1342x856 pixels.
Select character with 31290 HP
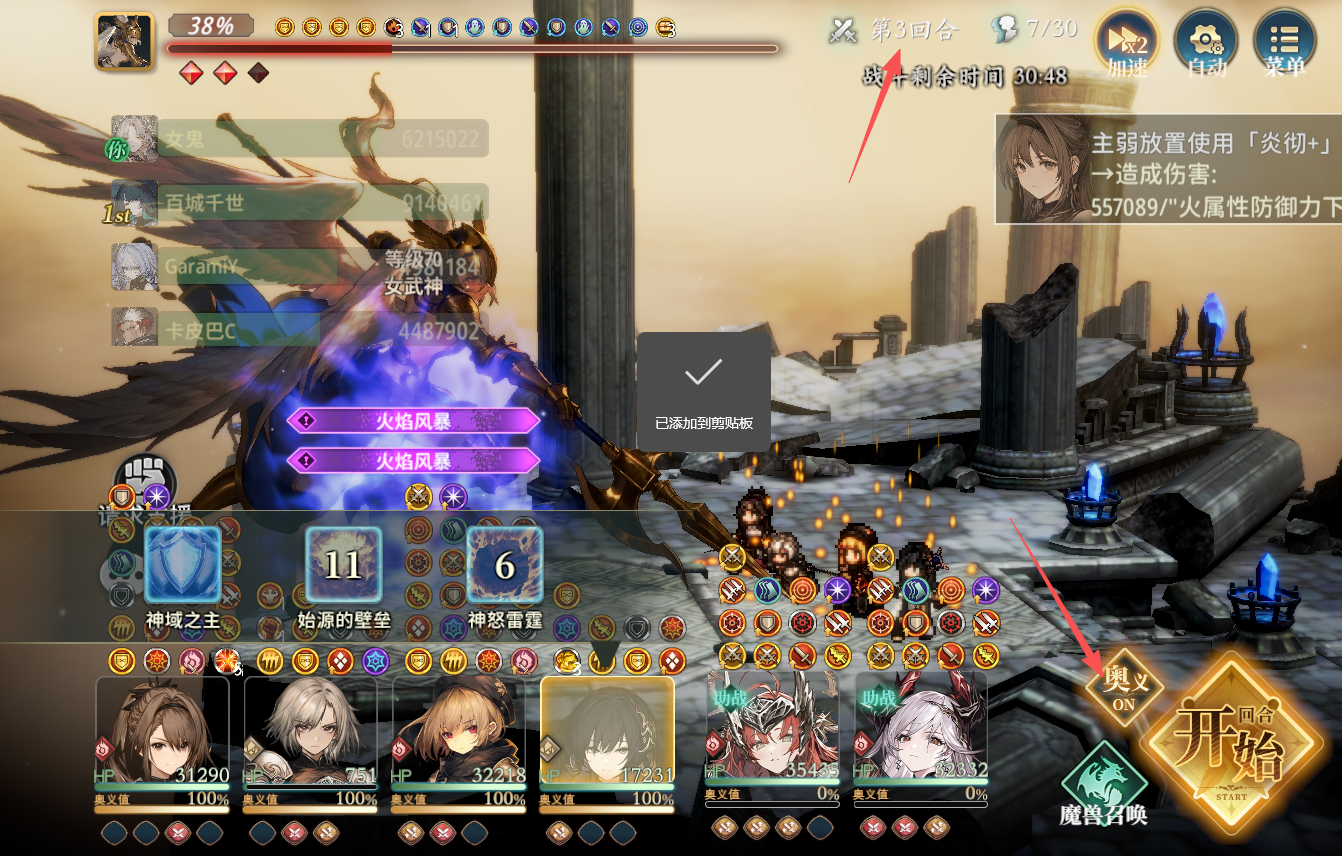click(162, 734)
